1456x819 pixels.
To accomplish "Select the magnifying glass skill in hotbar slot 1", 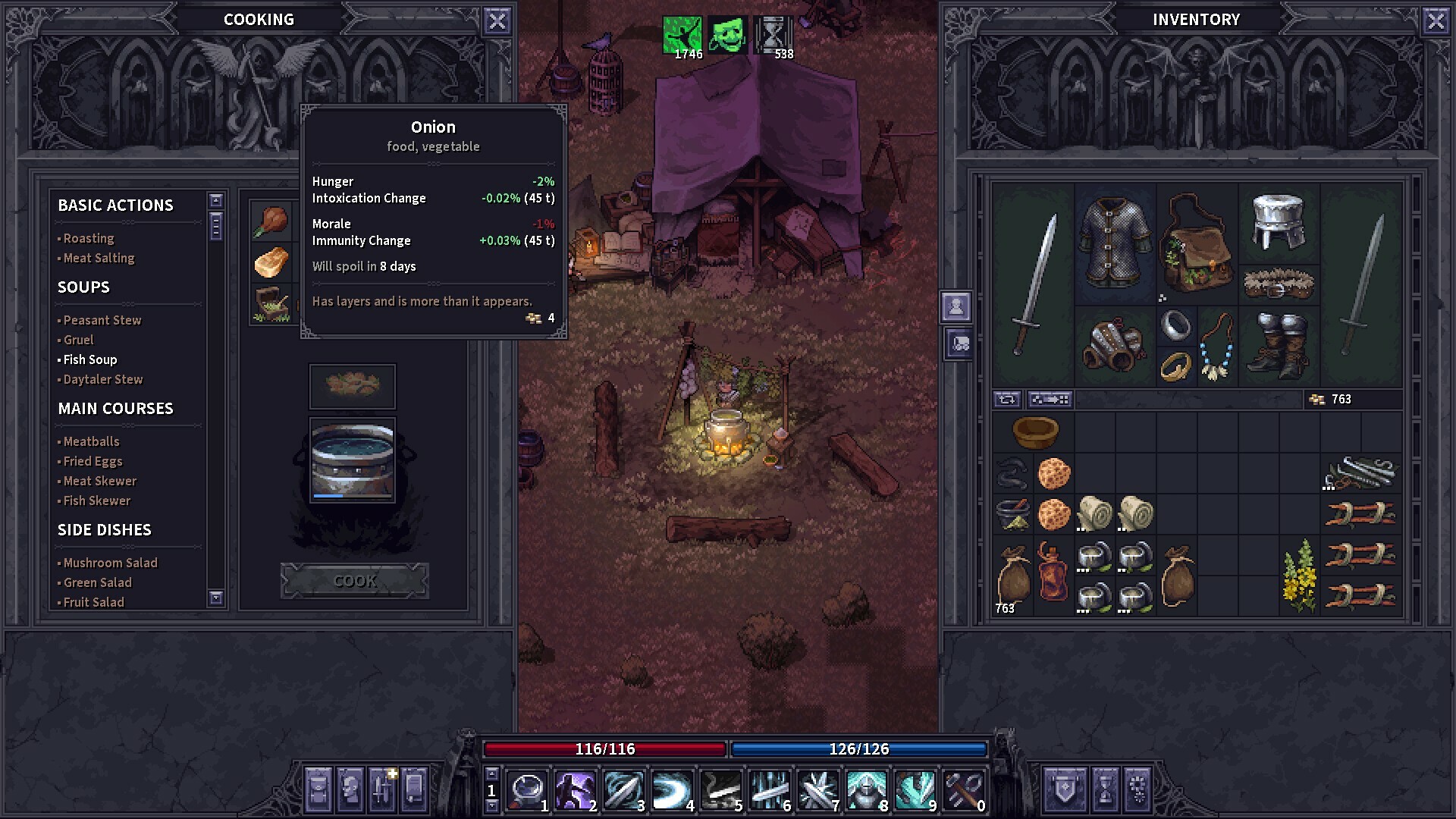I will click(x=529, y=789).
